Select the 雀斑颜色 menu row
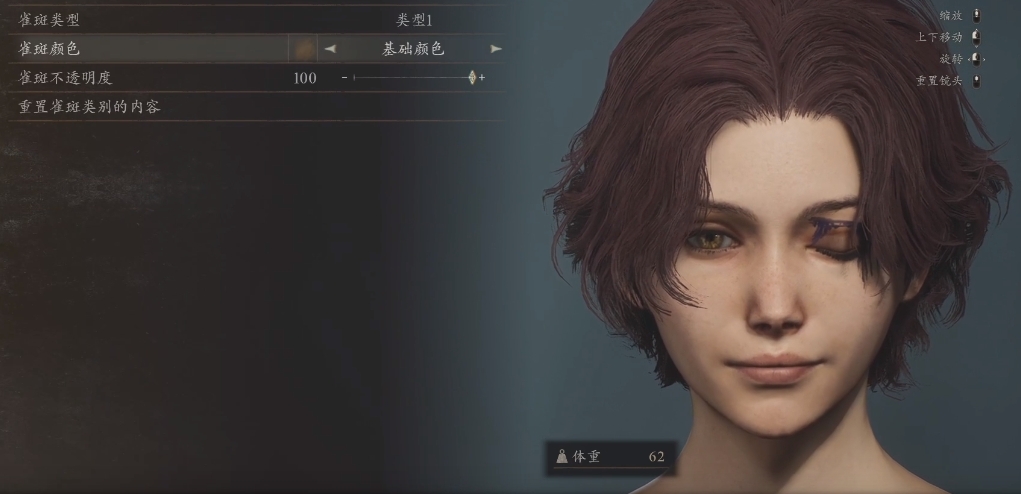Screen dimensions: 1021x494 150,48
